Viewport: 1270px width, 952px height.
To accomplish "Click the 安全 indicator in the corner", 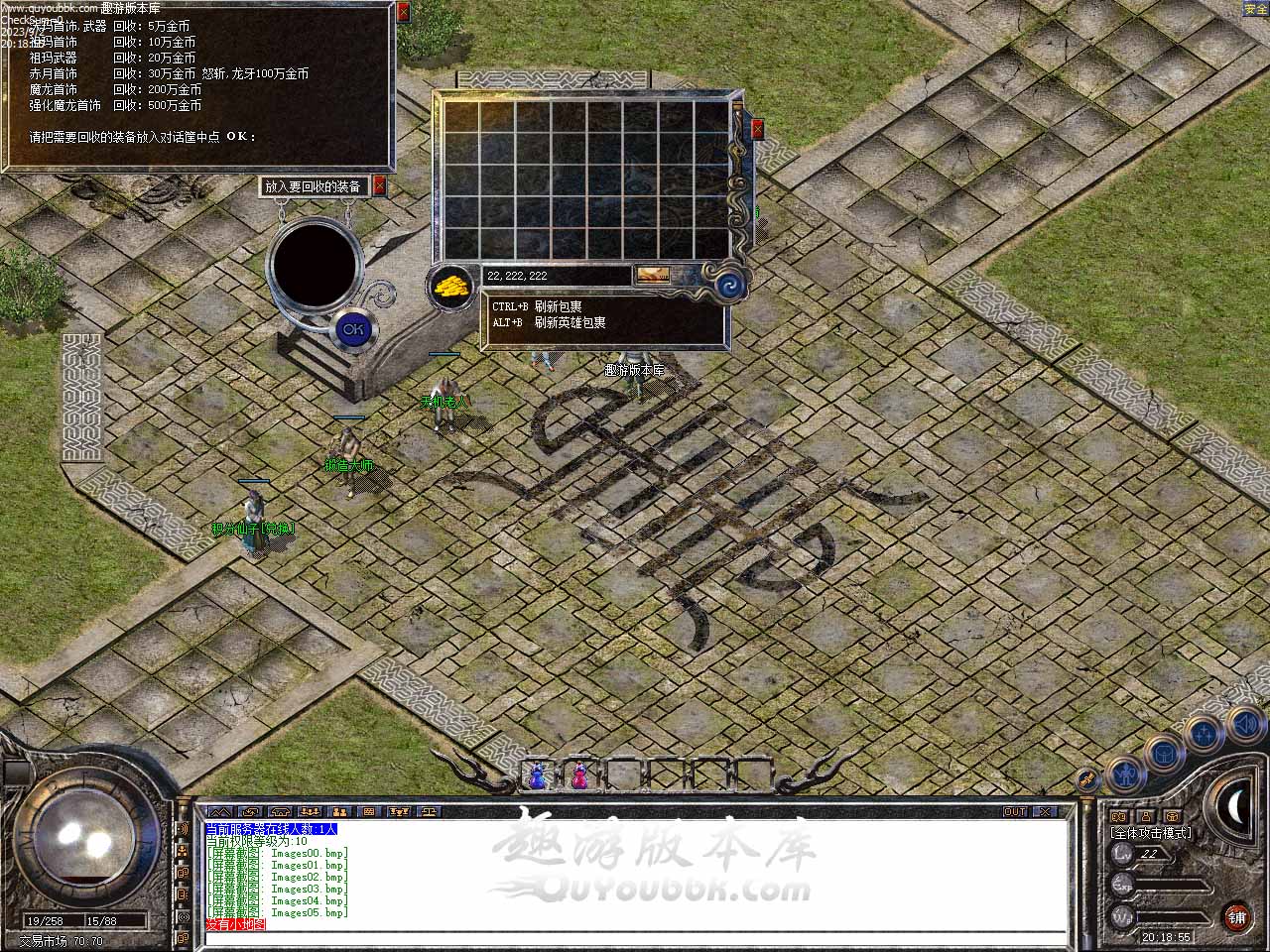I will tap(1256, 9).
